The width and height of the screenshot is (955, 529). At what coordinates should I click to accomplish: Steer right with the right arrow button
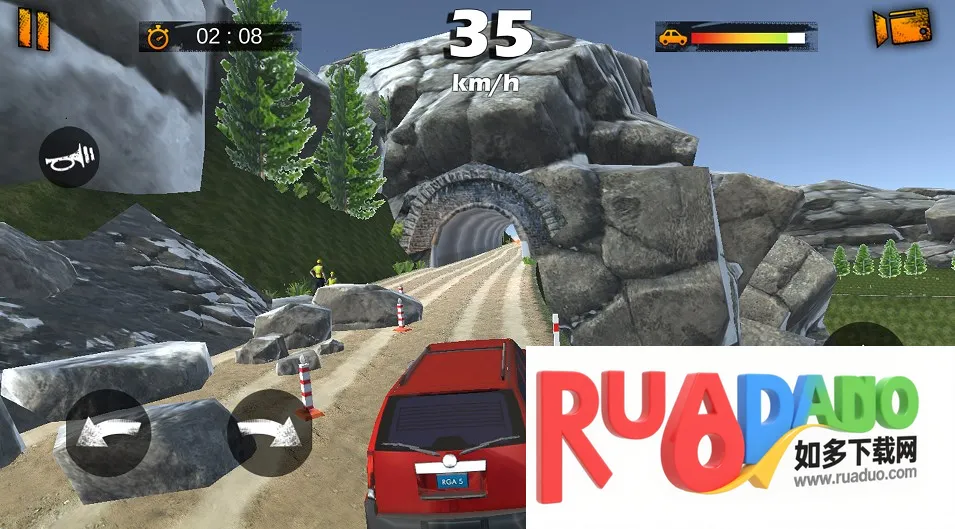[270, 433]
